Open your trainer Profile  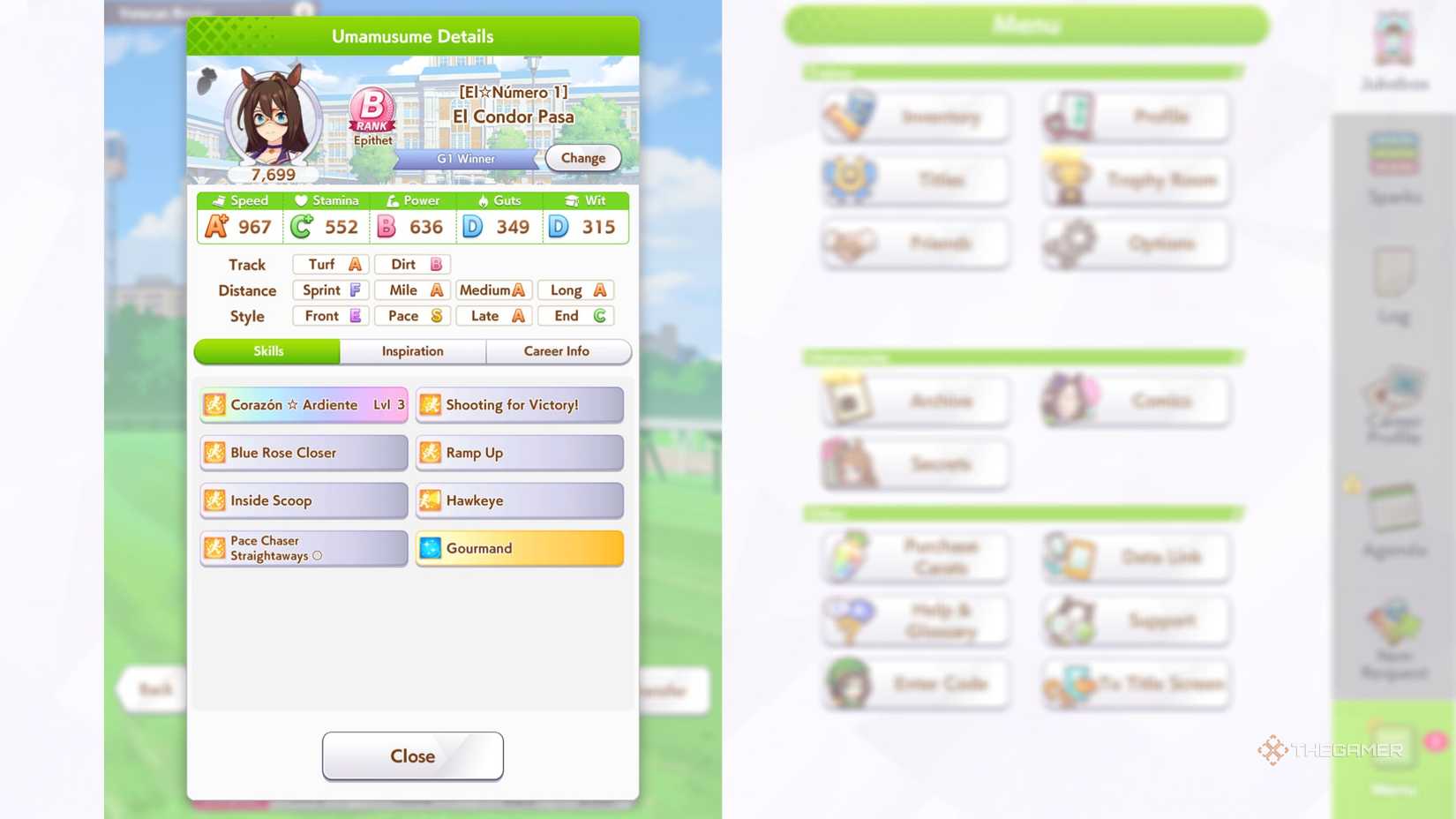(1135, 116)
